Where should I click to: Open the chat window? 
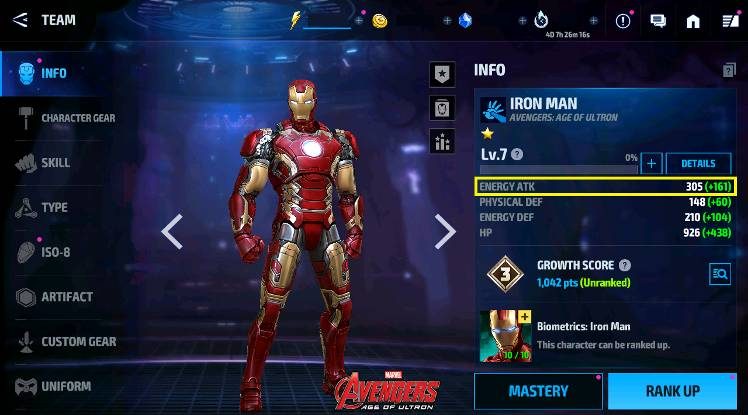(658, 20)
